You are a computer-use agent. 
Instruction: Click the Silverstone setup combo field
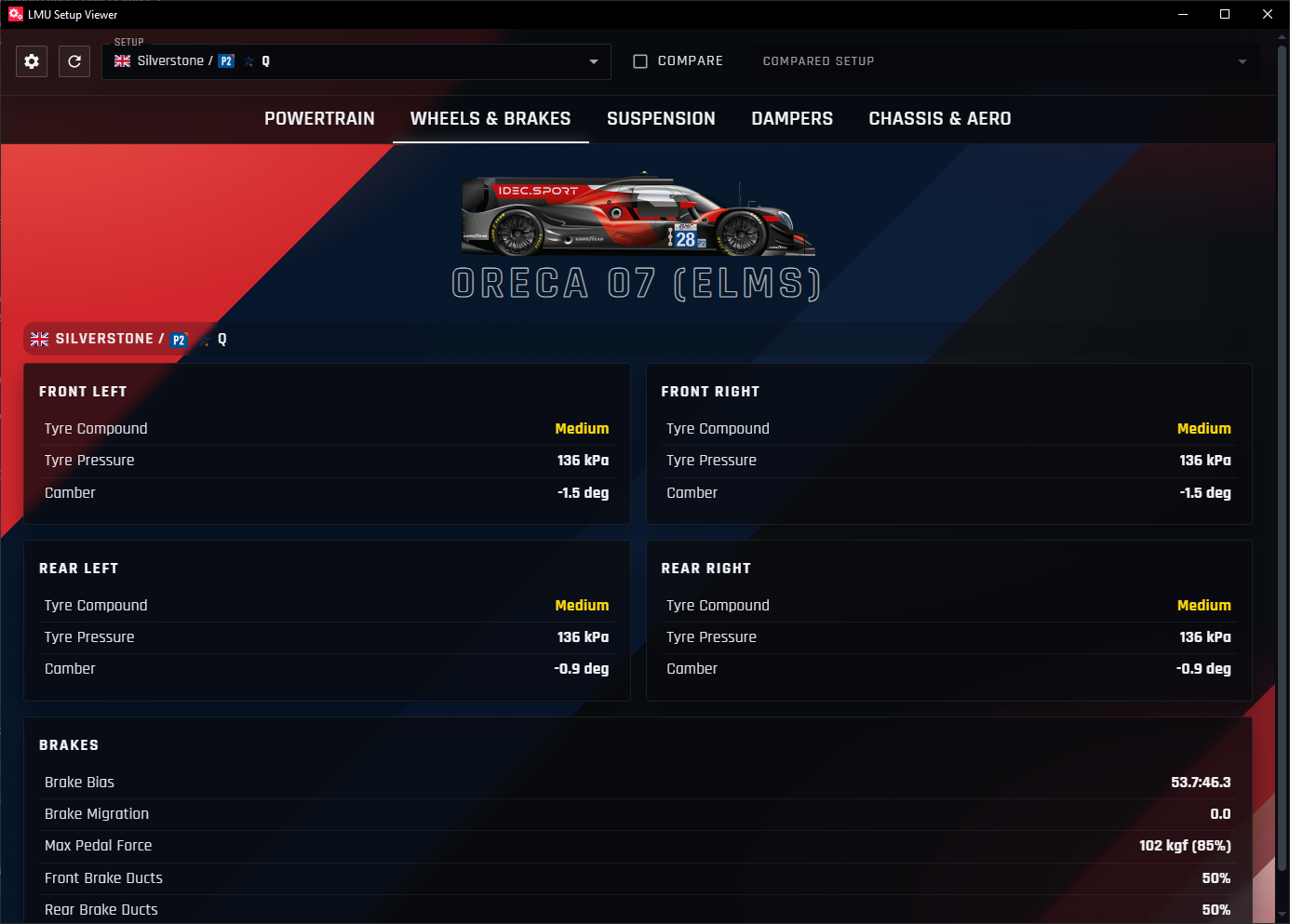click(372, 61)
